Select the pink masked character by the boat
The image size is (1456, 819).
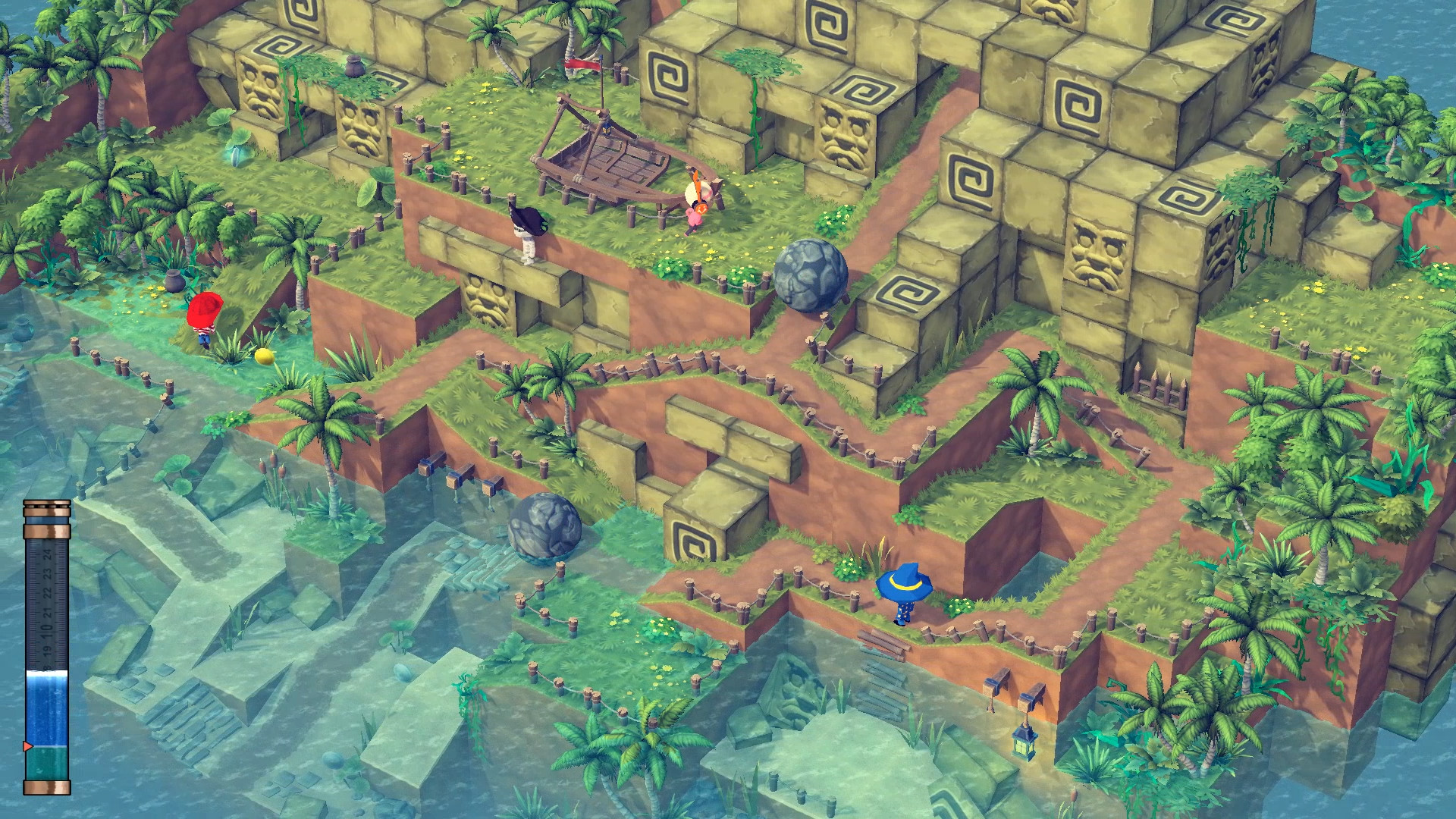coord(695,213)
